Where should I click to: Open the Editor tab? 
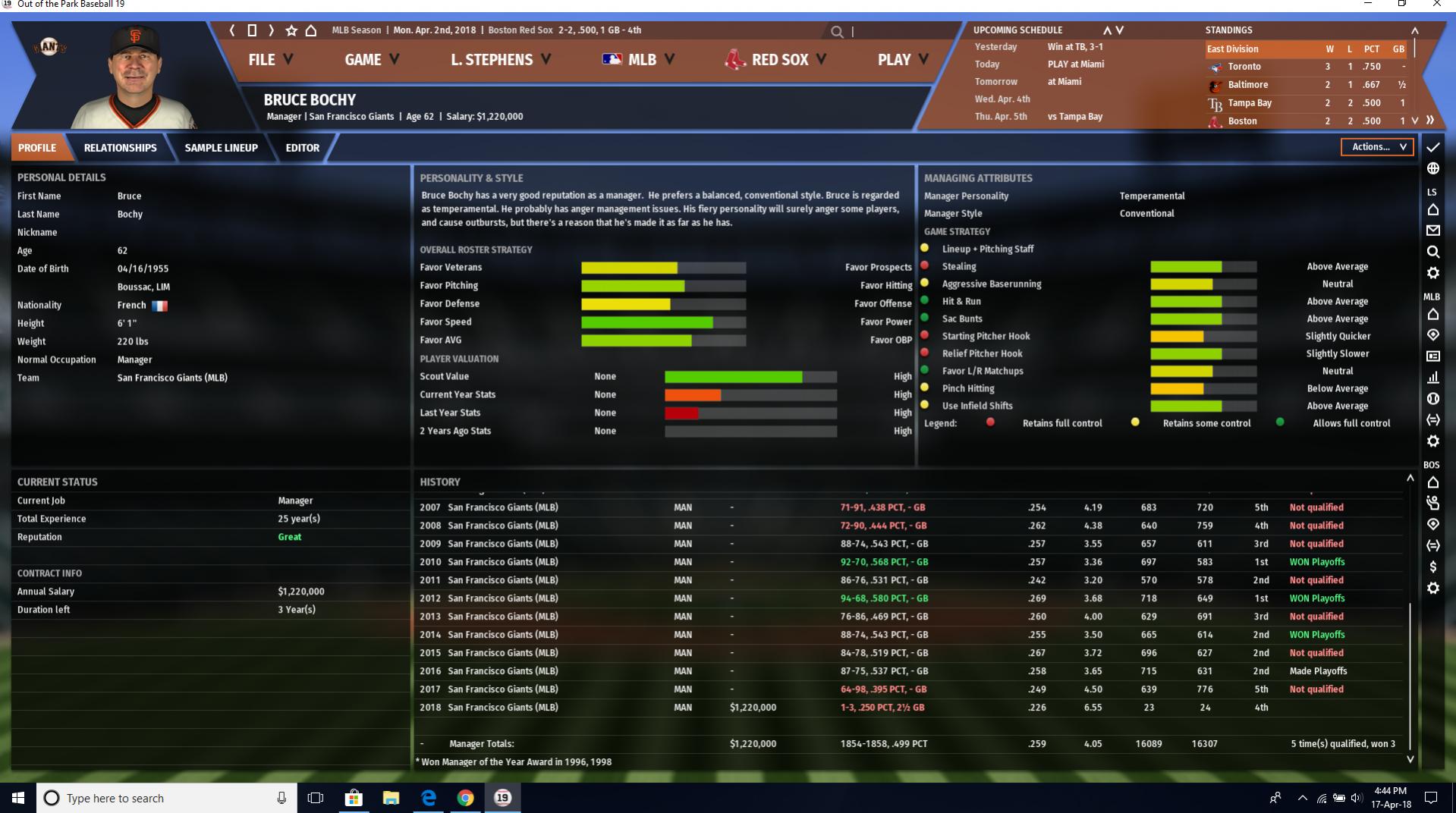coord(302,148)
